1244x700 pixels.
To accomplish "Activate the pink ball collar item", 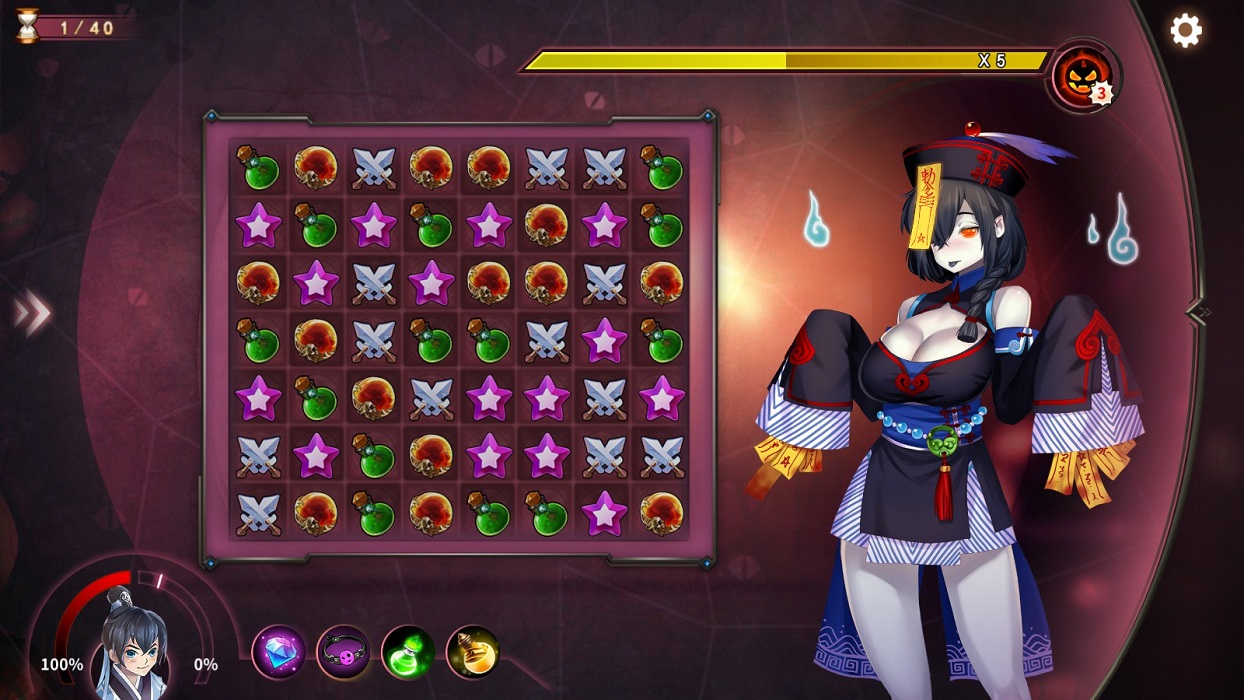I will [x=343, y=652].
